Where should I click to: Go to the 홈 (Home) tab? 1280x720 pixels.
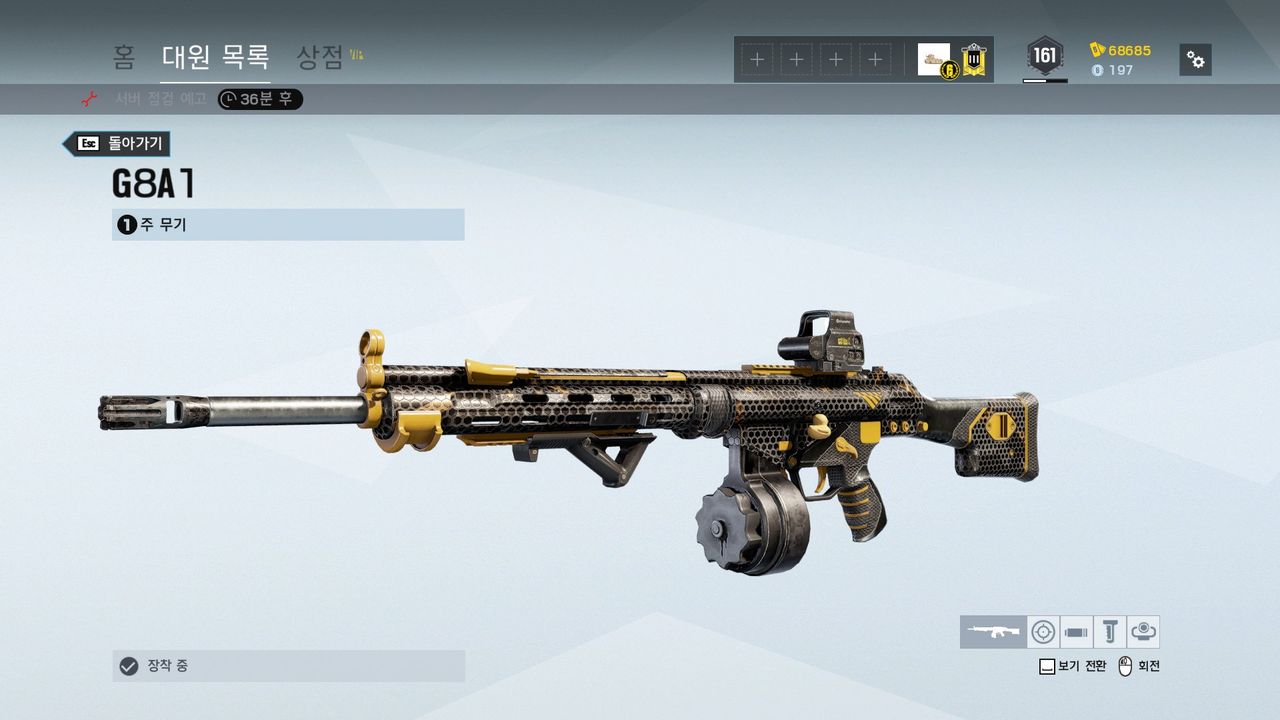(124, 57)
